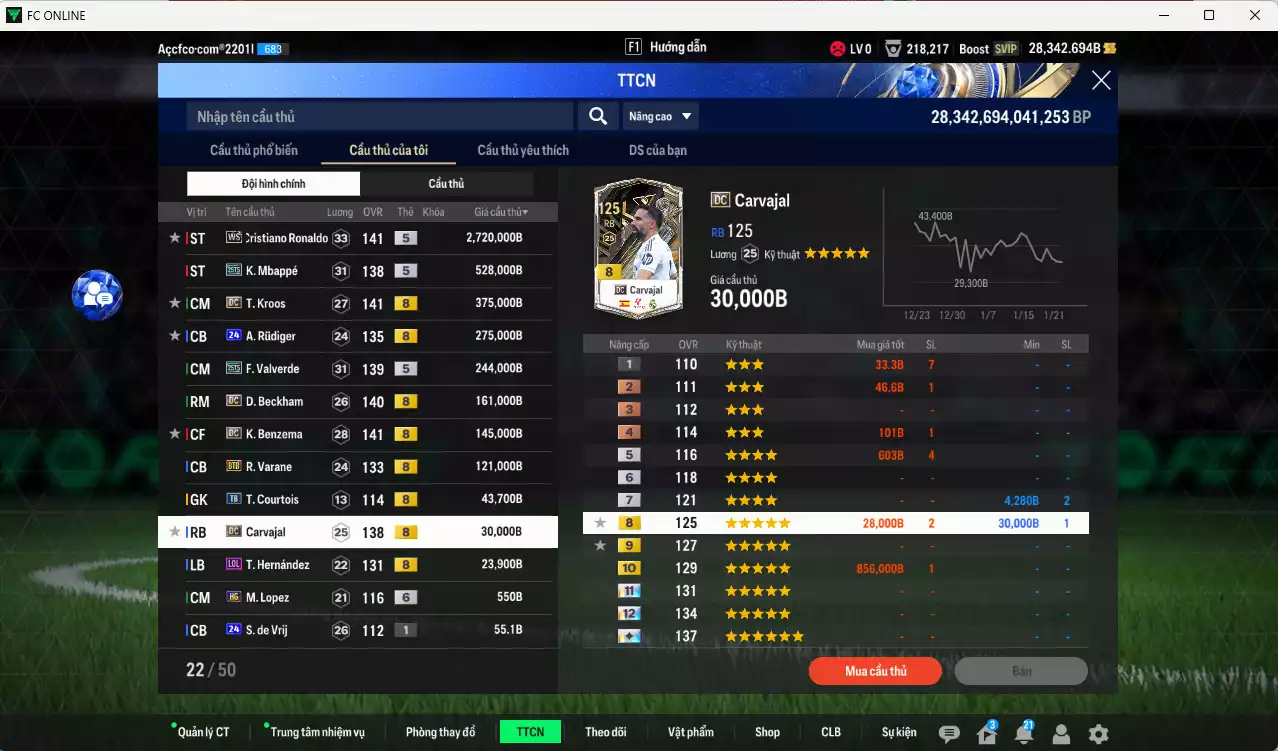Open the Cầu thủ yêu thích tab
The width and height of the screenshot is (1278, 751).
point(523,151)
